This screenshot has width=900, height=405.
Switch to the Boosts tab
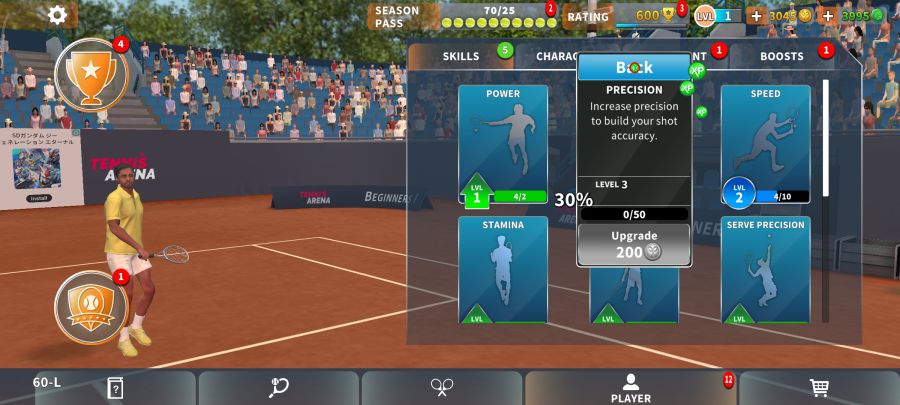781,56
